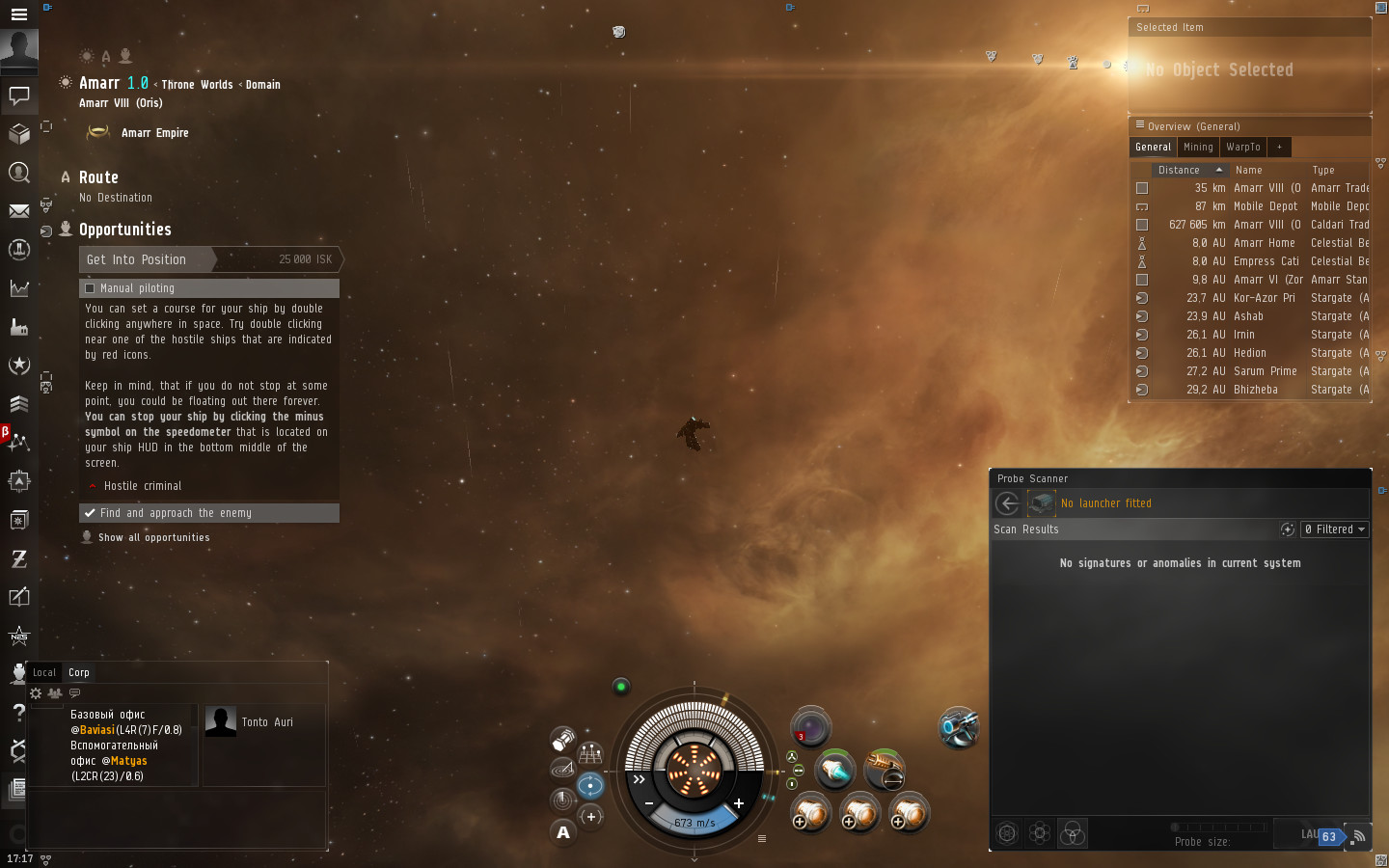Image resolution: width=1389 pixels, height=868 pixels.
Task: Toggle the Manual piloting checkbox
Action: [x=91, y=288]
